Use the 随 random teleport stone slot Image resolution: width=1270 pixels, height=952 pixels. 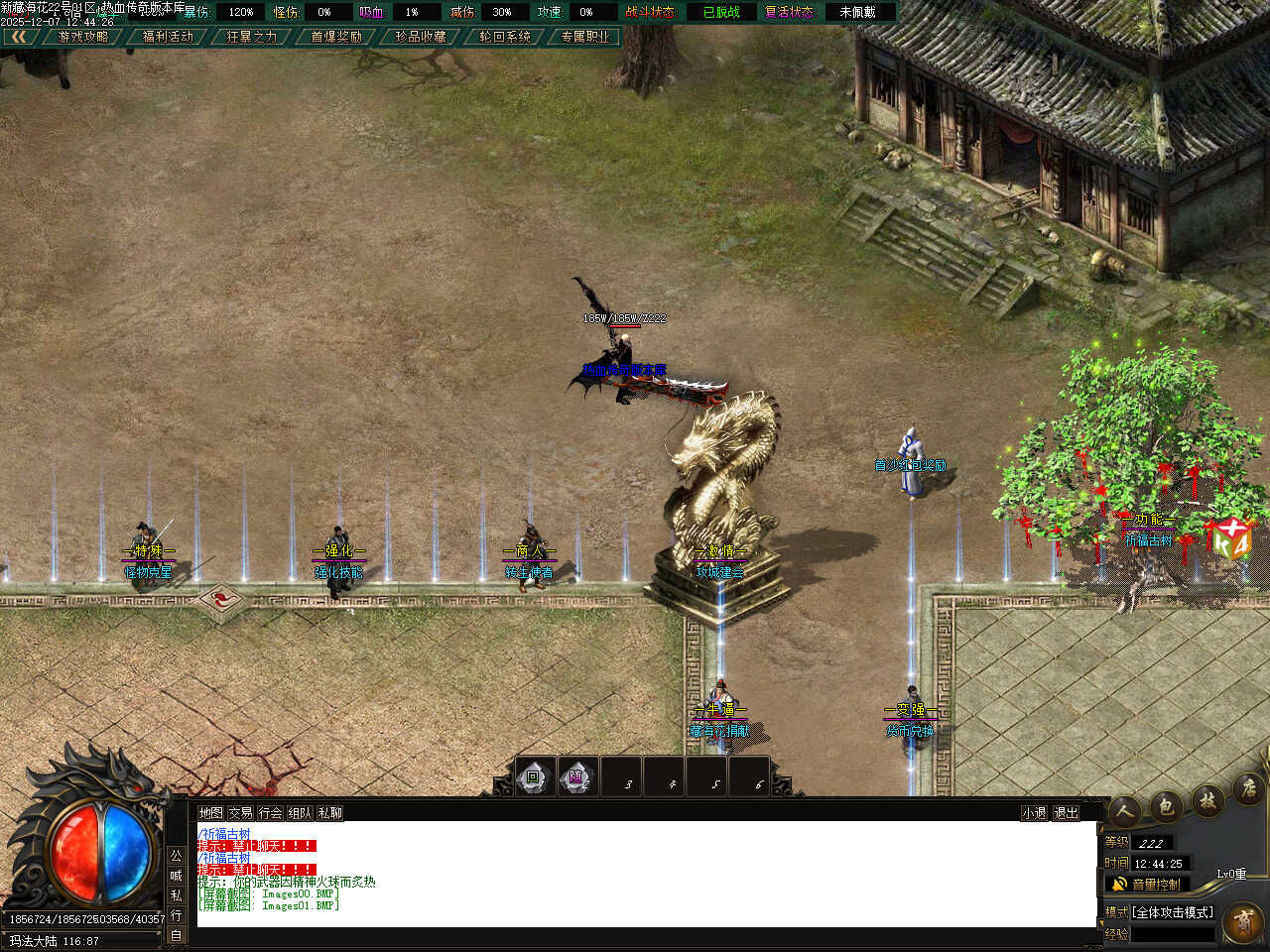point(576,777)
